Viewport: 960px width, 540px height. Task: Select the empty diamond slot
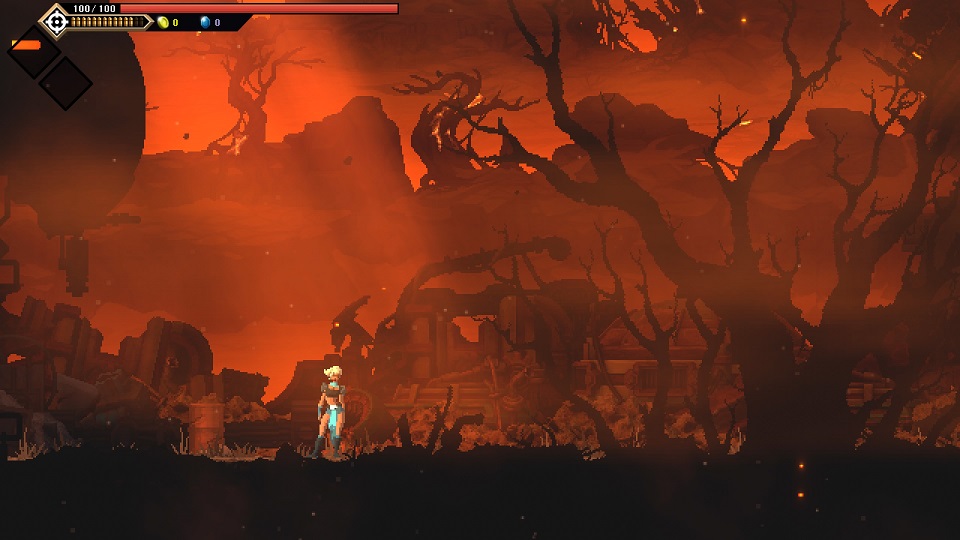click(x=65, y=82)
